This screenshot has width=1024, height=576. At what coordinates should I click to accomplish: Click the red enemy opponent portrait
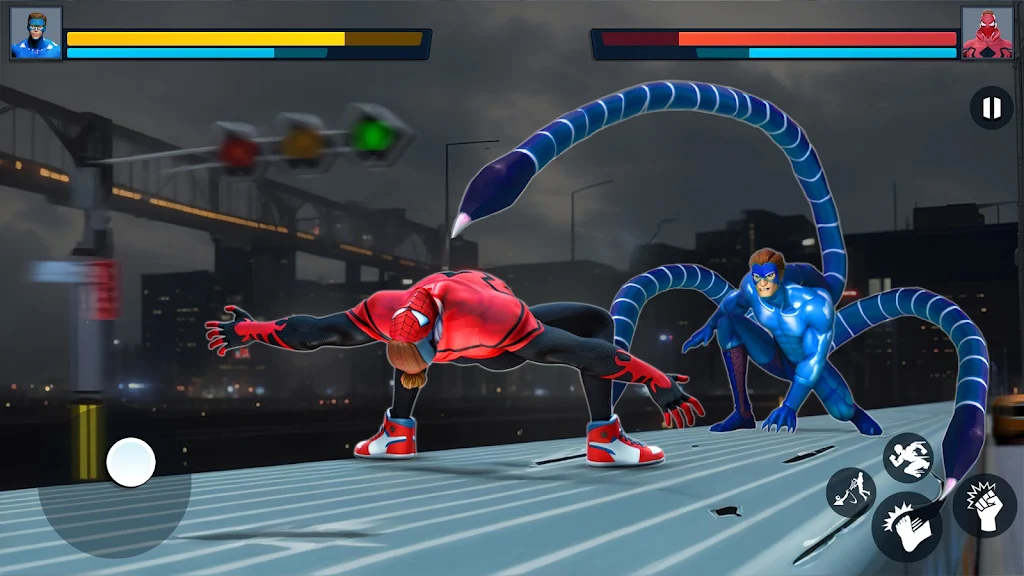coord(986,33)
